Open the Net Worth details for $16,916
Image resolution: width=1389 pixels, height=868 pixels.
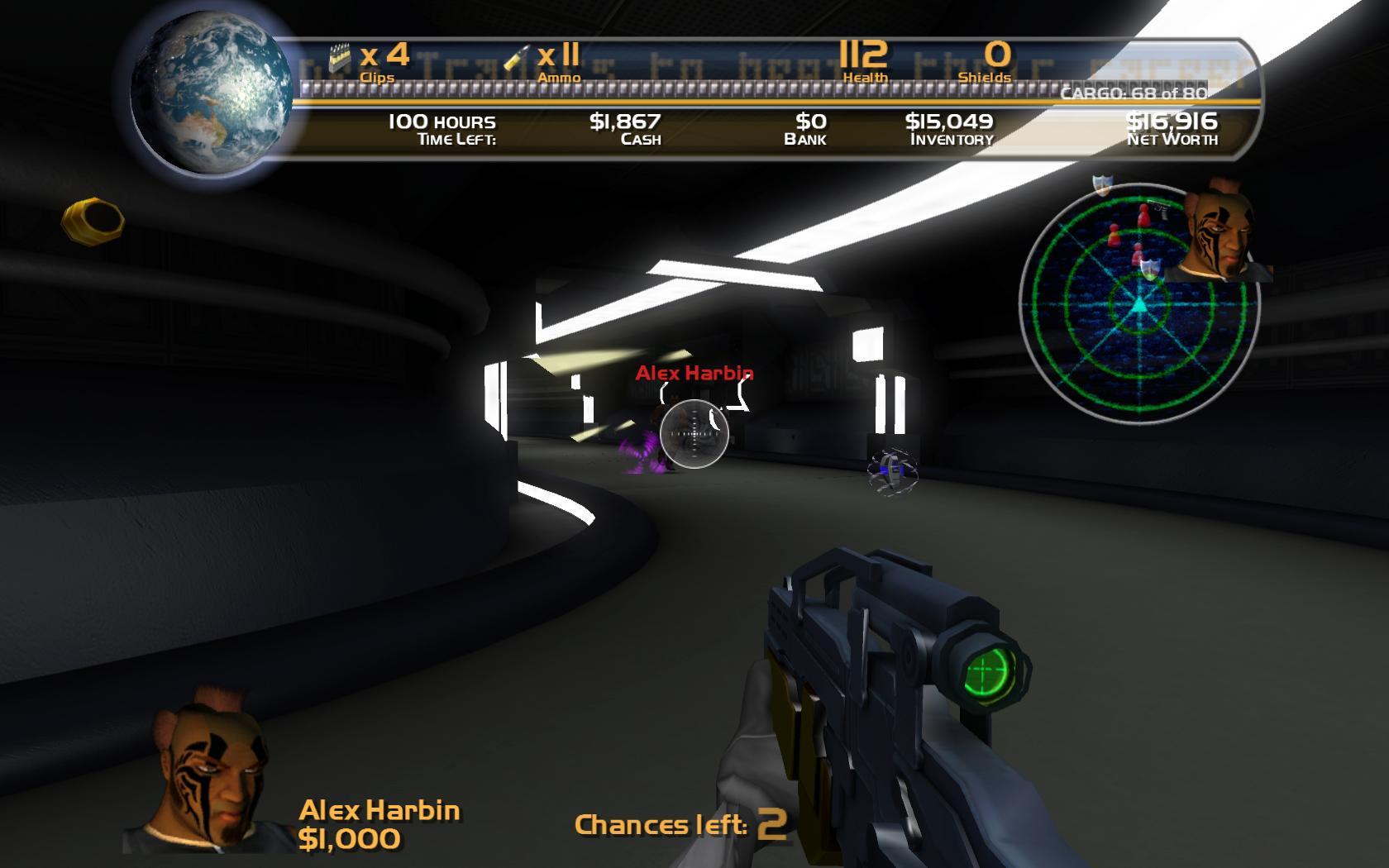tap(1171, 128)
